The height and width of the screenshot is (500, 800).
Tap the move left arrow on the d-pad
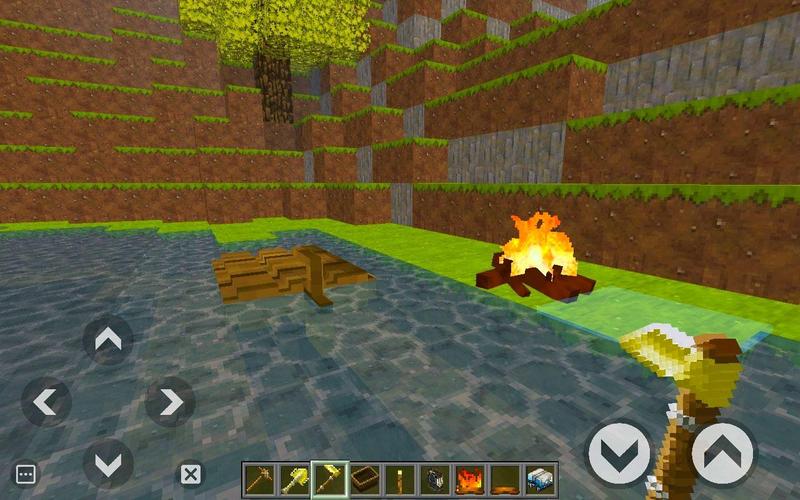click(x=46, y=402)
